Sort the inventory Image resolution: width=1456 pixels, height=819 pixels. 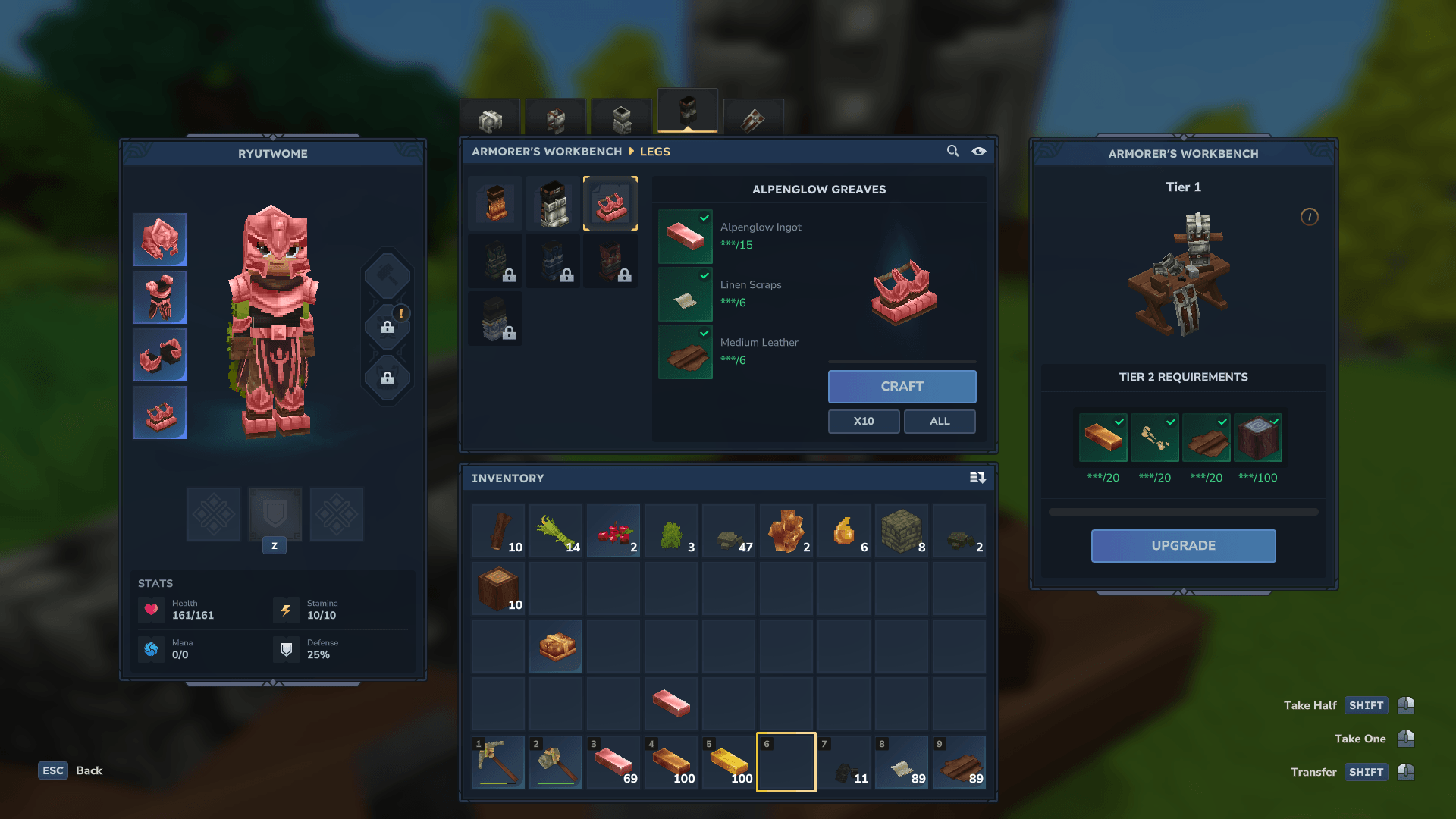[x=977, y=478]
